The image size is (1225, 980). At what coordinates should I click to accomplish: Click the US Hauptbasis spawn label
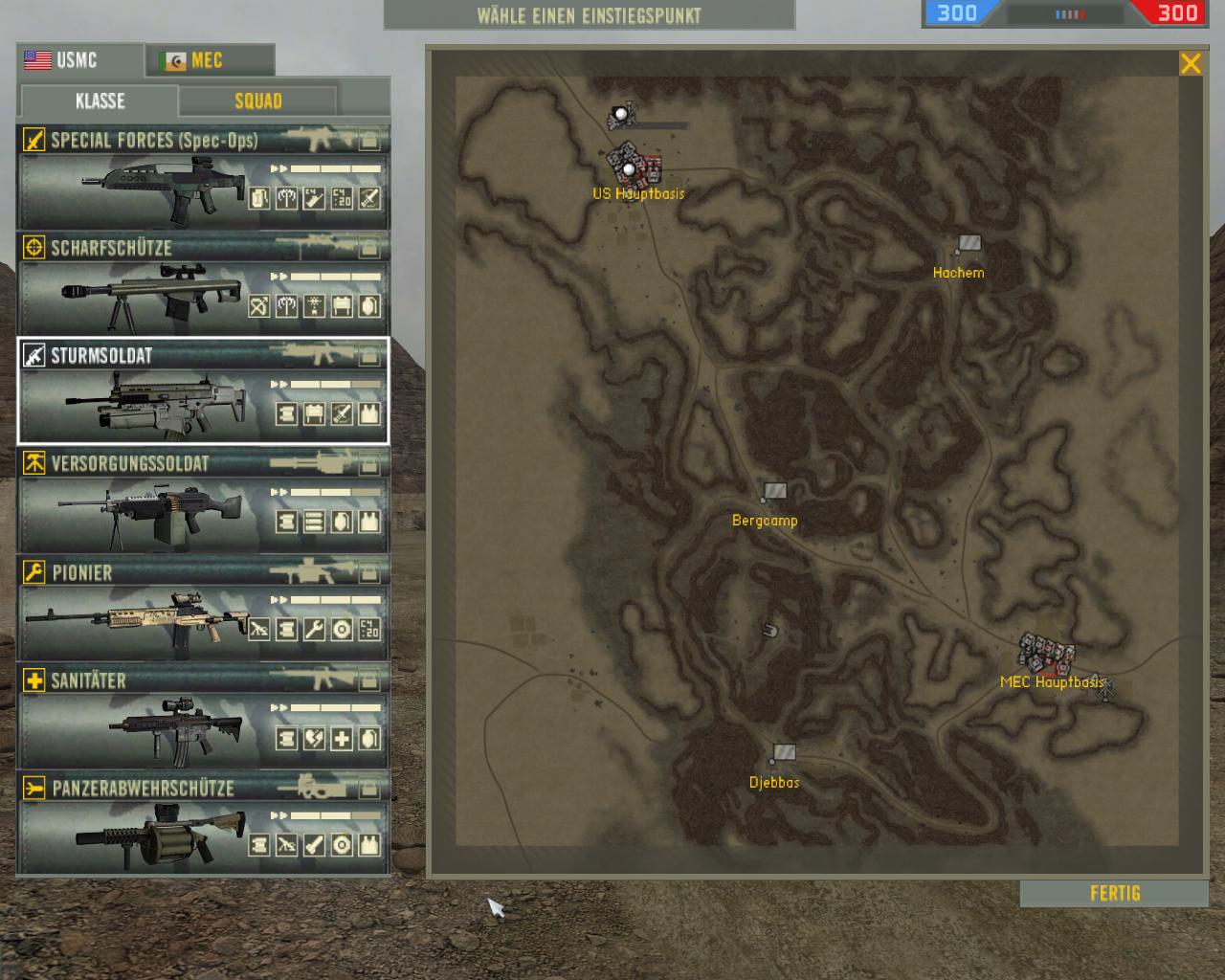[x=638, y=191]
